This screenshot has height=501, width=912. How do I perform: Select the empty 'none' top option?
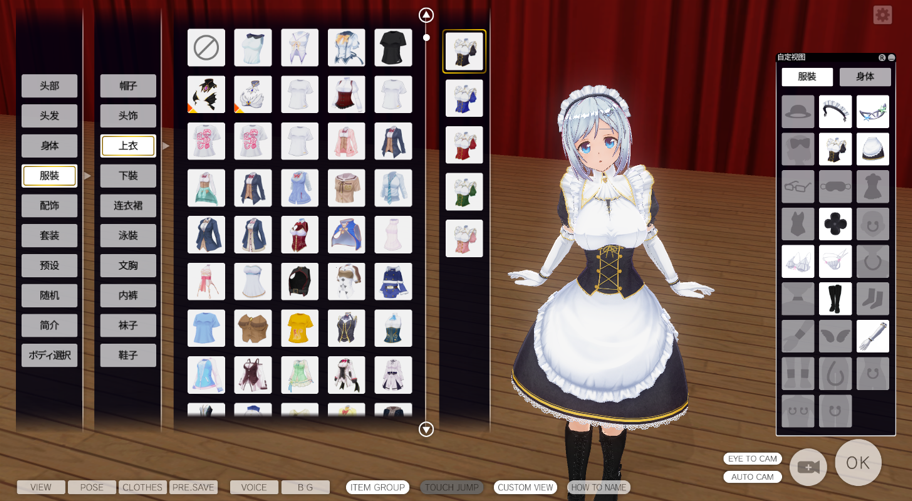[206, 47]
